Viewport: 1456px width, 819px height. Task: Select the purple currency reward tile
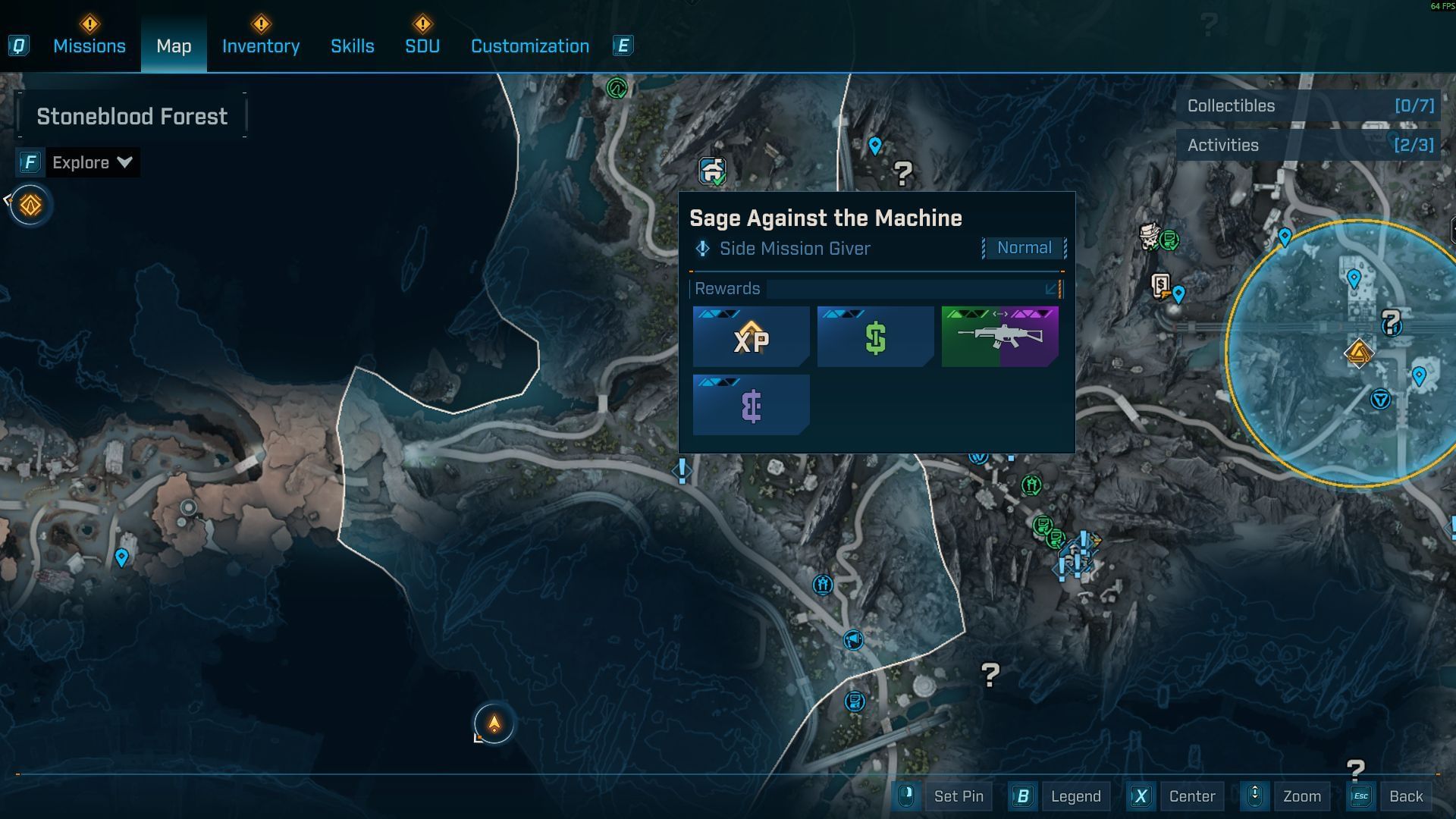pyautogui.click(x=751, y=406)
